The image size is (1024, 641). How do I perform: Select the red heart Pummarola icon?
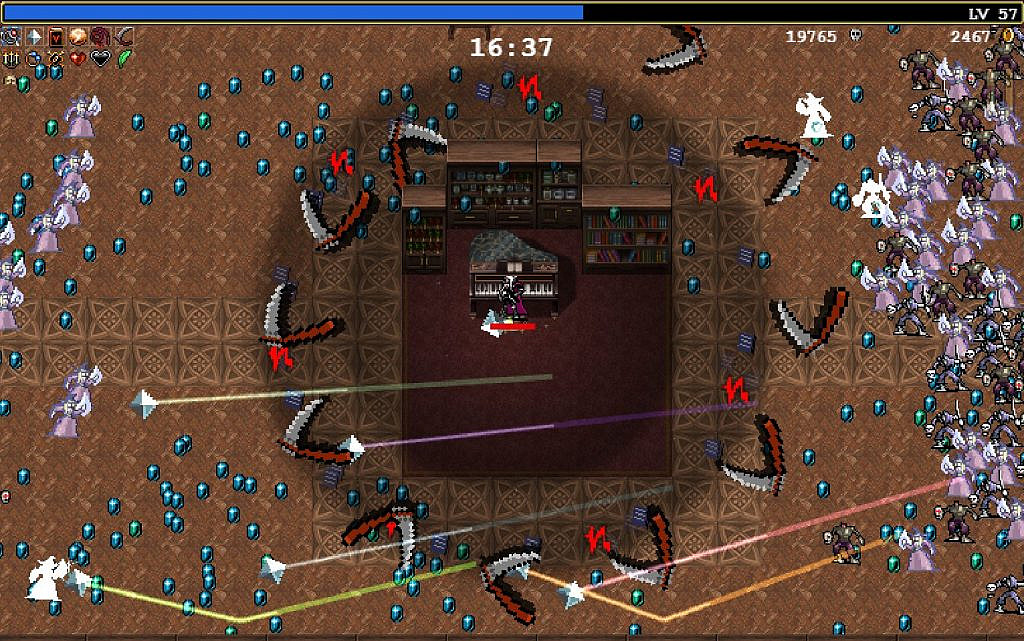(78, 59)
